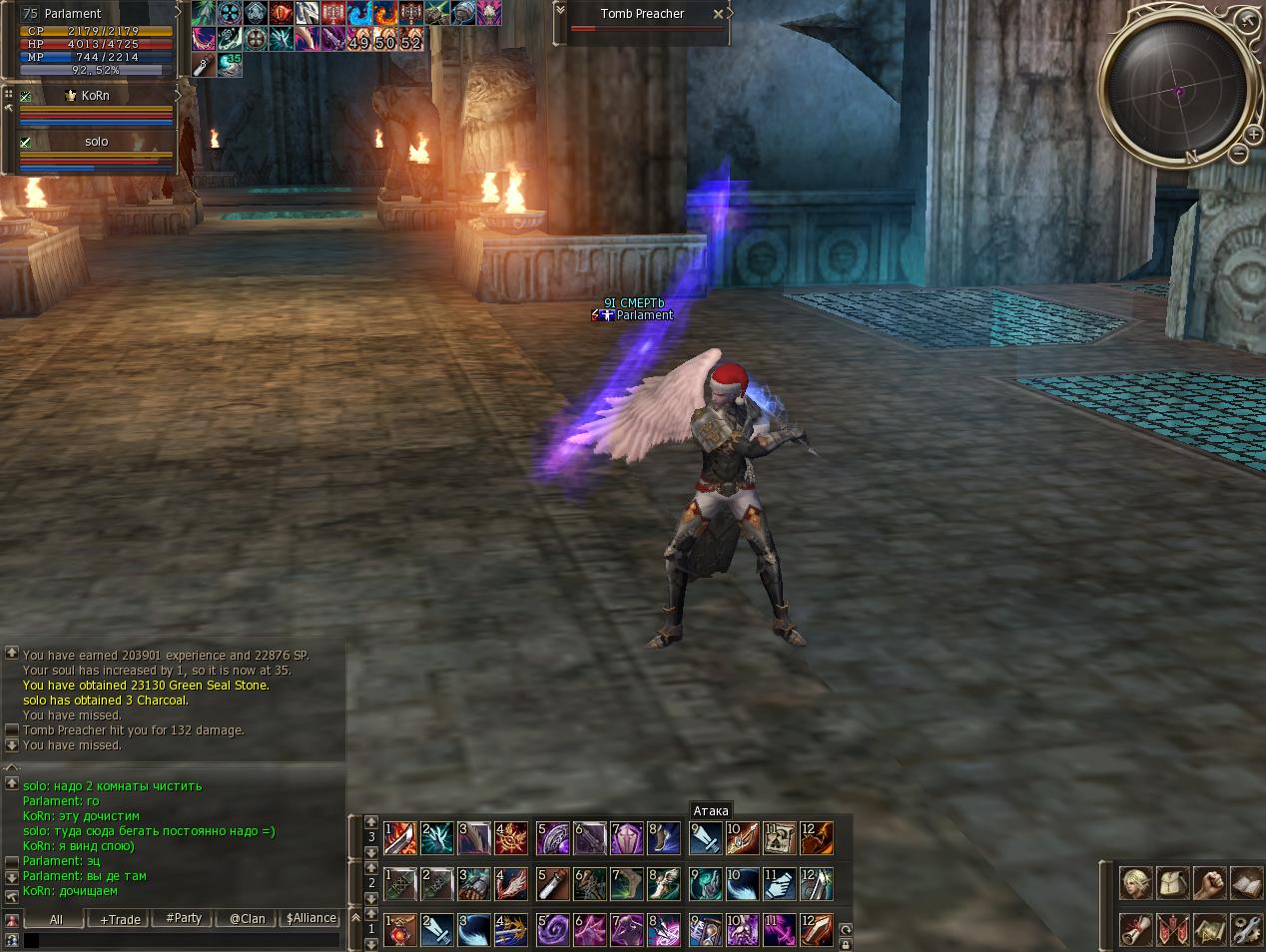Image resolution: width=1266 pixels, height=952 pixels.
Task: Close the Tomb Preacher target window
Action: [x=718, y=14]
